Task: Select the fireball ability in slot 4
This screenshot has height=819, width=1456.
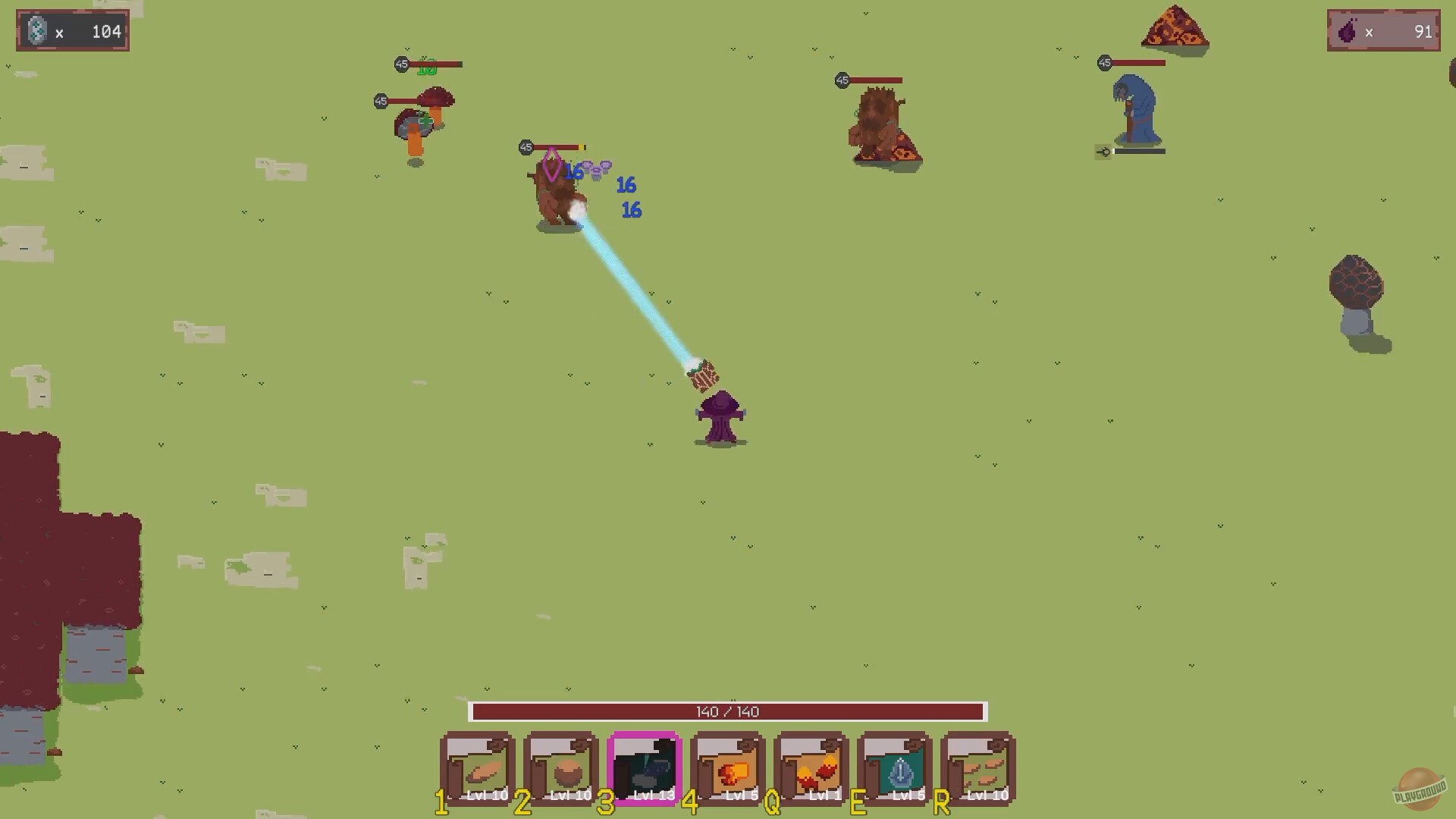Action: (x=729, y=767)
